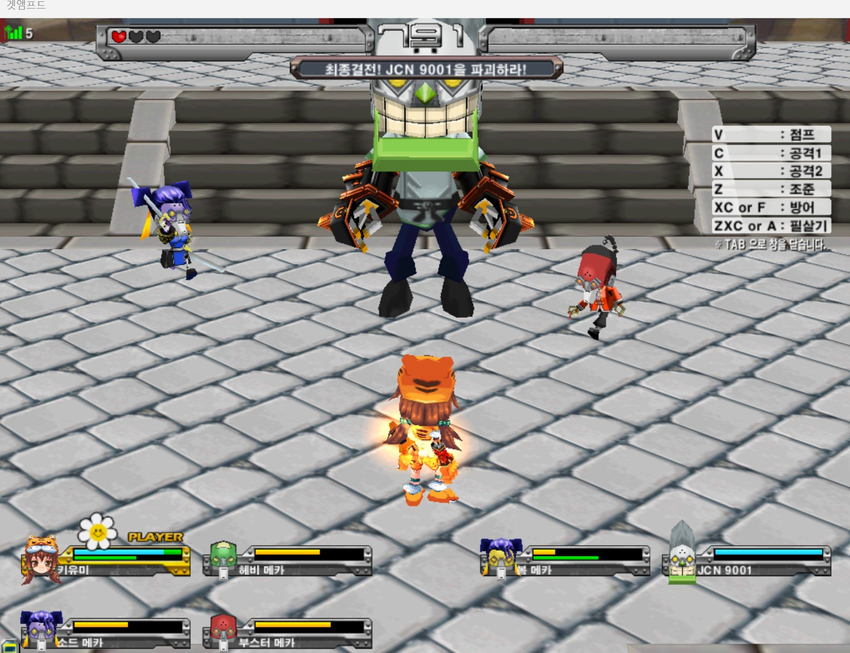Select the red 부스터 메카 portrait
The image size is (850, 653).
coord(222,630)
